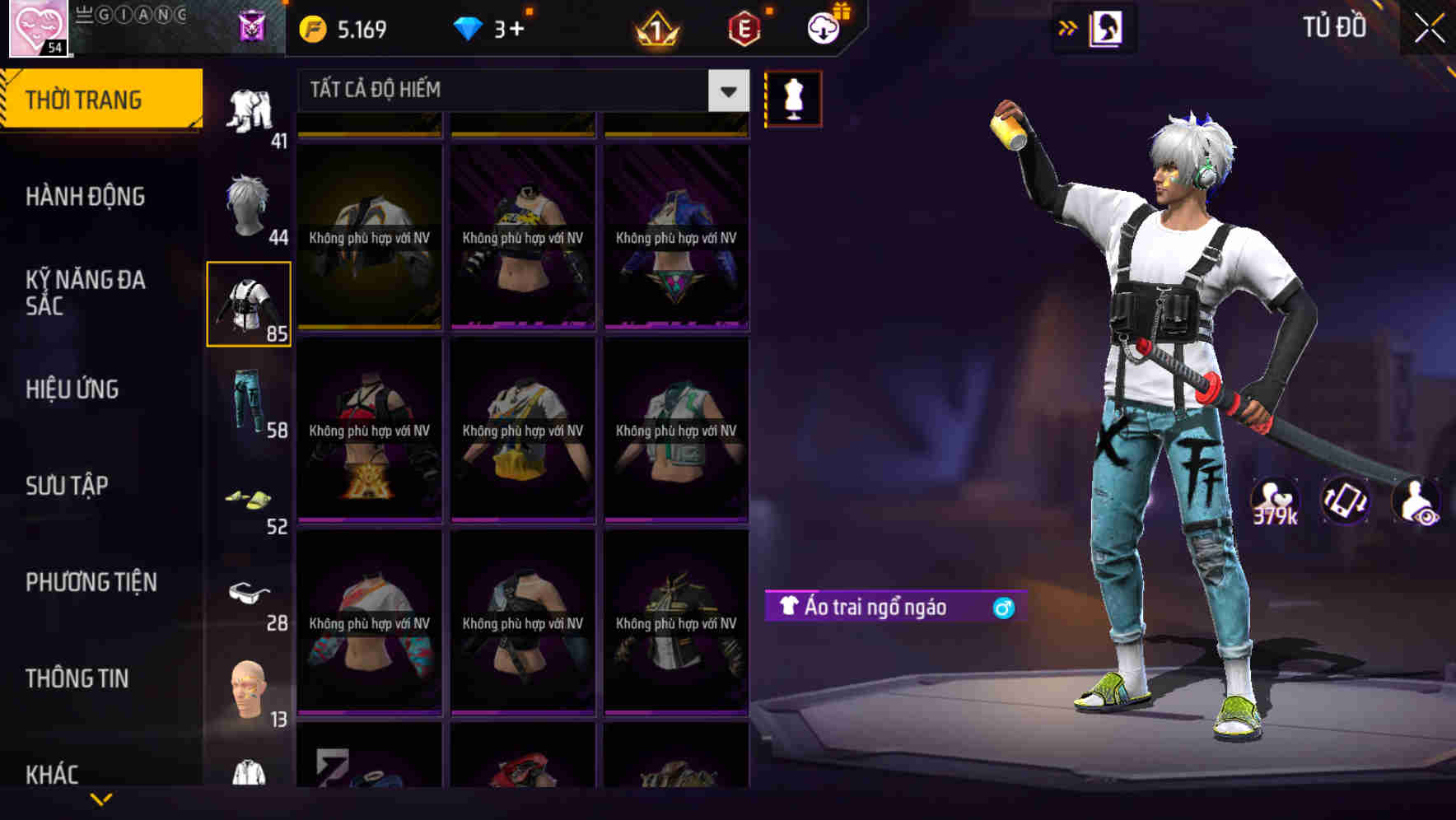Expand the sidebar with the yellow chevron arrow

(x=1068, y=27)
